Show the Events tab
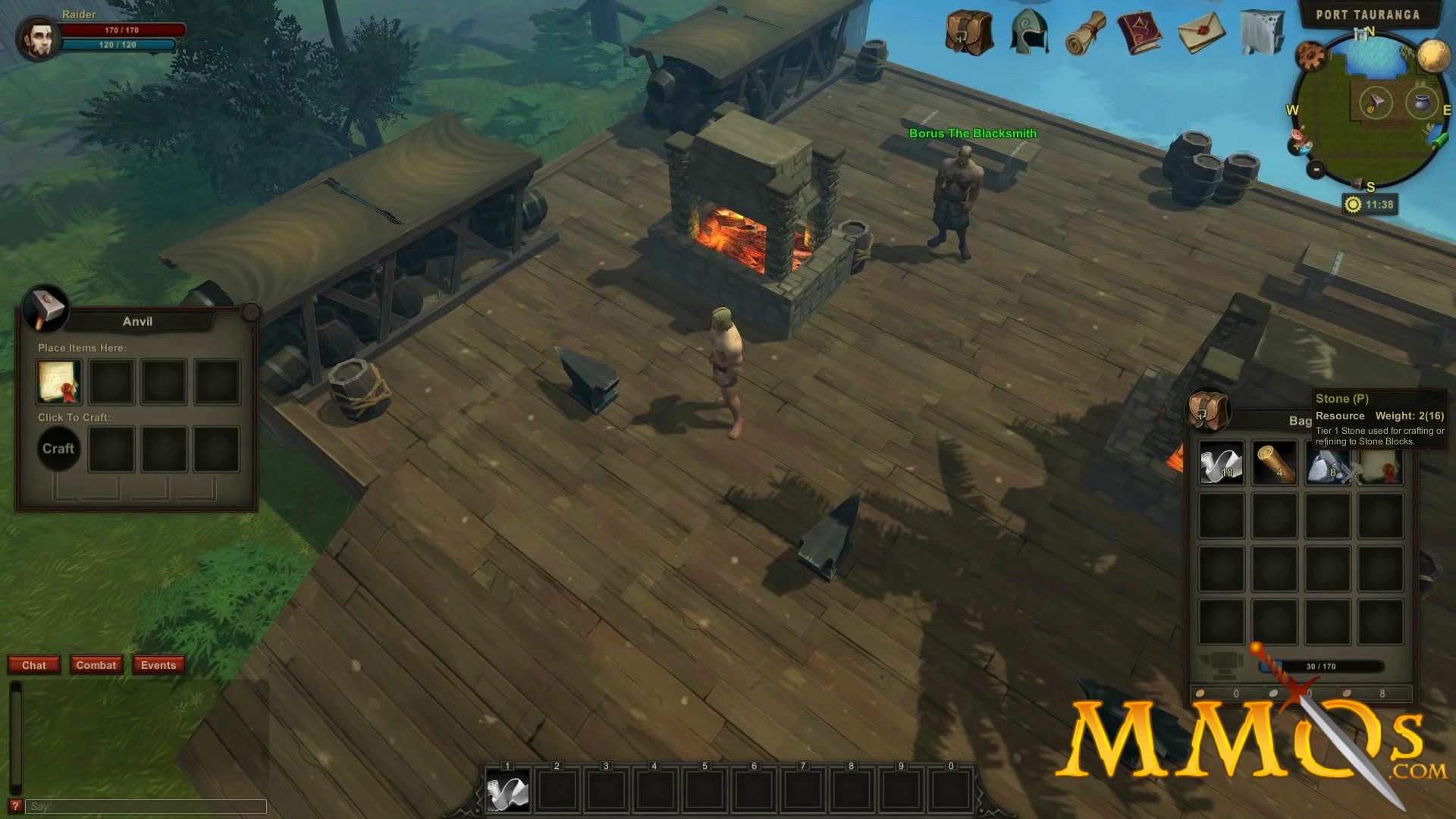This screenshot has width=1456, height=819. tap(158, 665)
